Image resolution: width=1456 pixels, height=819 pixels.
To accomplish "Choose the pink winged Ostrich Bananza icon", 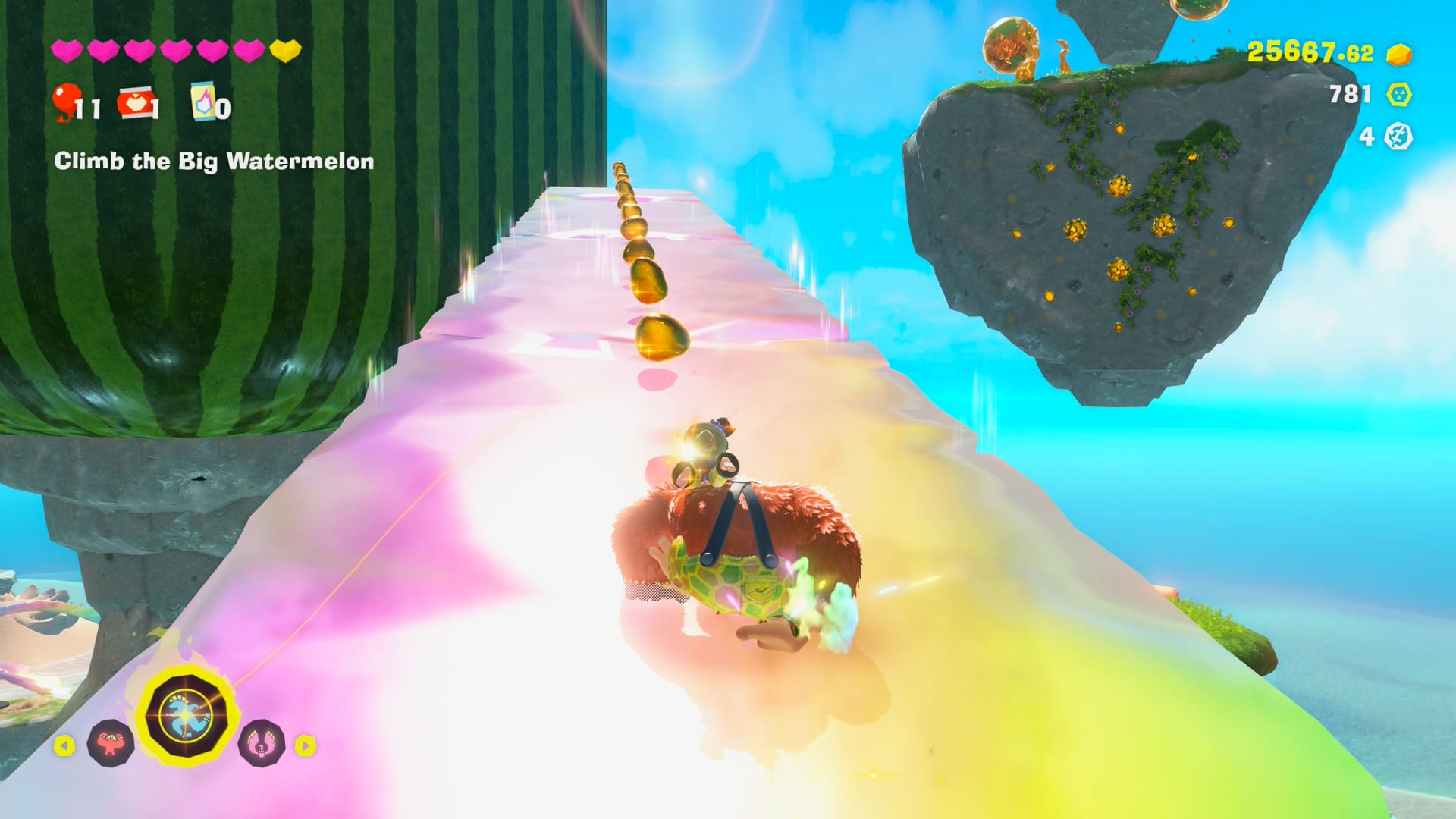I will click(262, 744).
